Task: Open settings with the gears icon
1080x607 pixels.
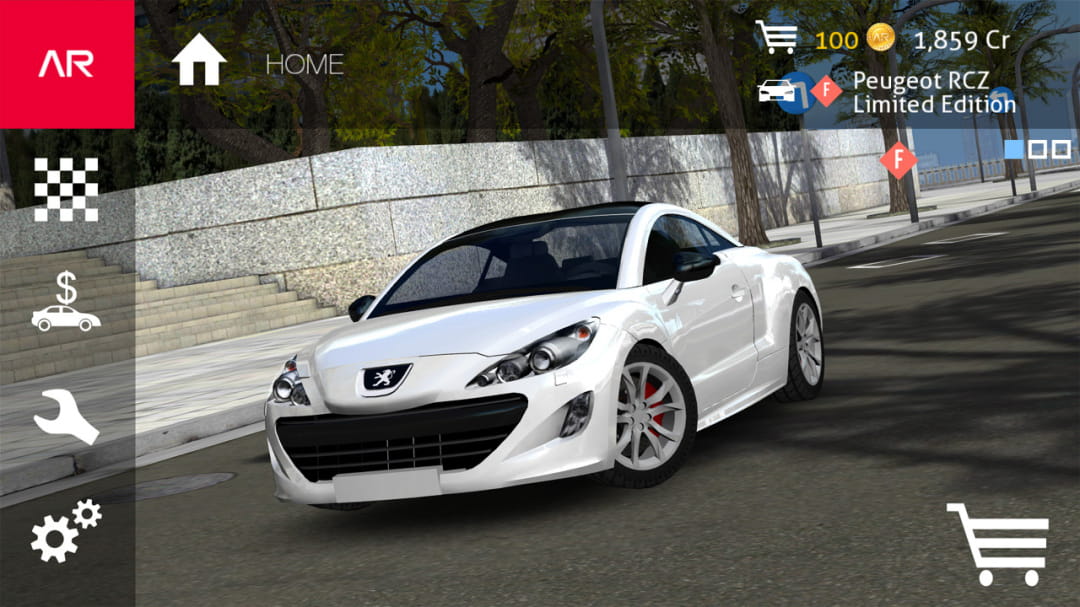Action: tap(66, 531)
